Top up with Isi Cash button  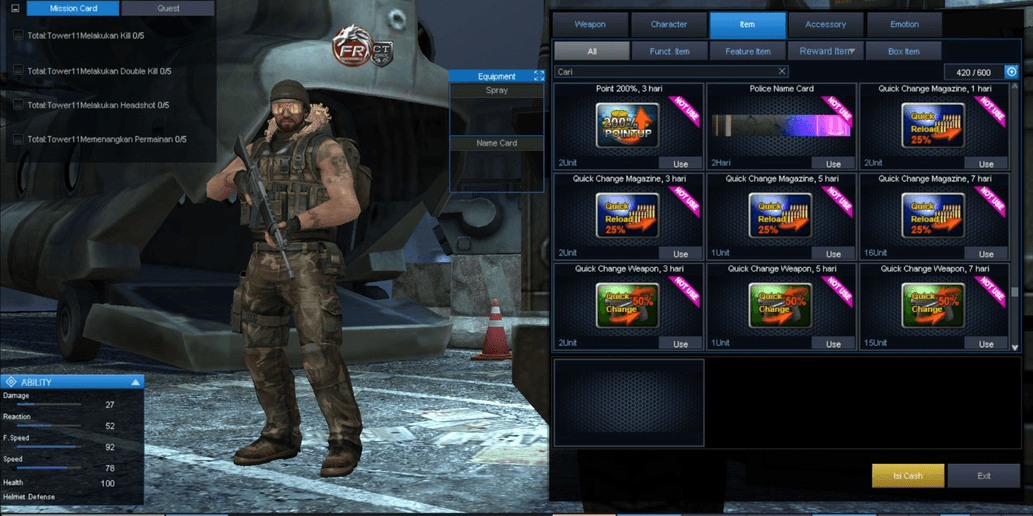tap(907, 476)
